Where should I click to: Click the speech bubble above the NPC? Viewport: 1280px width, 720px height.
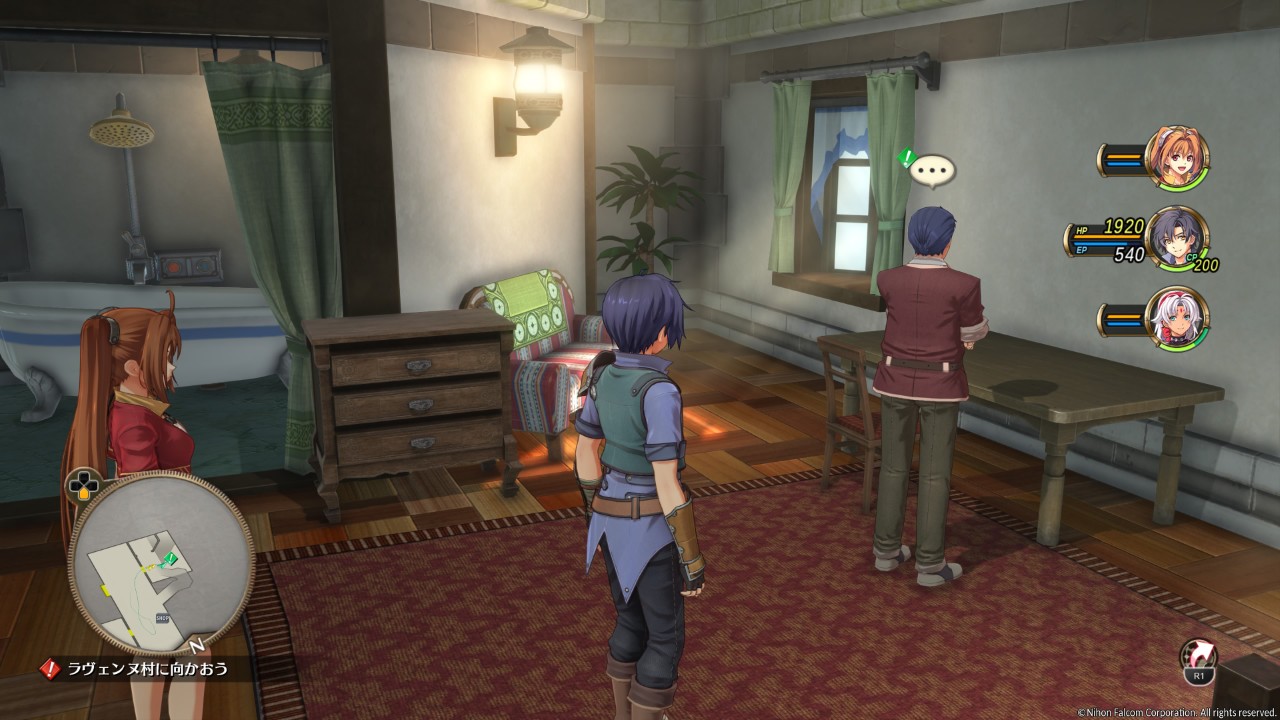point(932,172)
